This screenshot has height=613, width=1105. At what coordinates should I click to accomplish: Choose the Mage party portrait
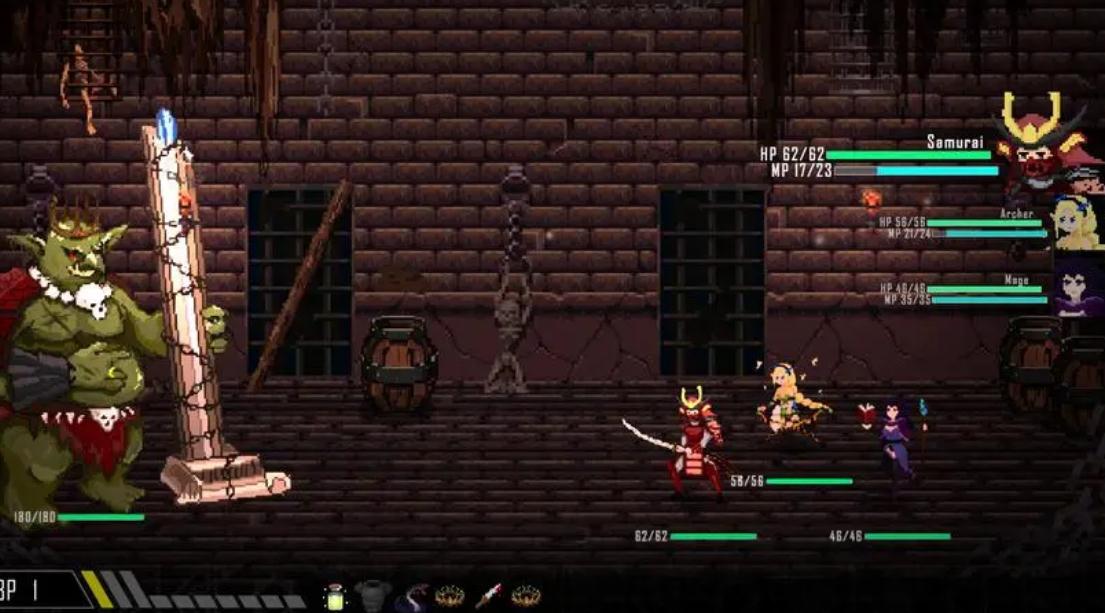pyautogui.click(x=1078, y=287)
